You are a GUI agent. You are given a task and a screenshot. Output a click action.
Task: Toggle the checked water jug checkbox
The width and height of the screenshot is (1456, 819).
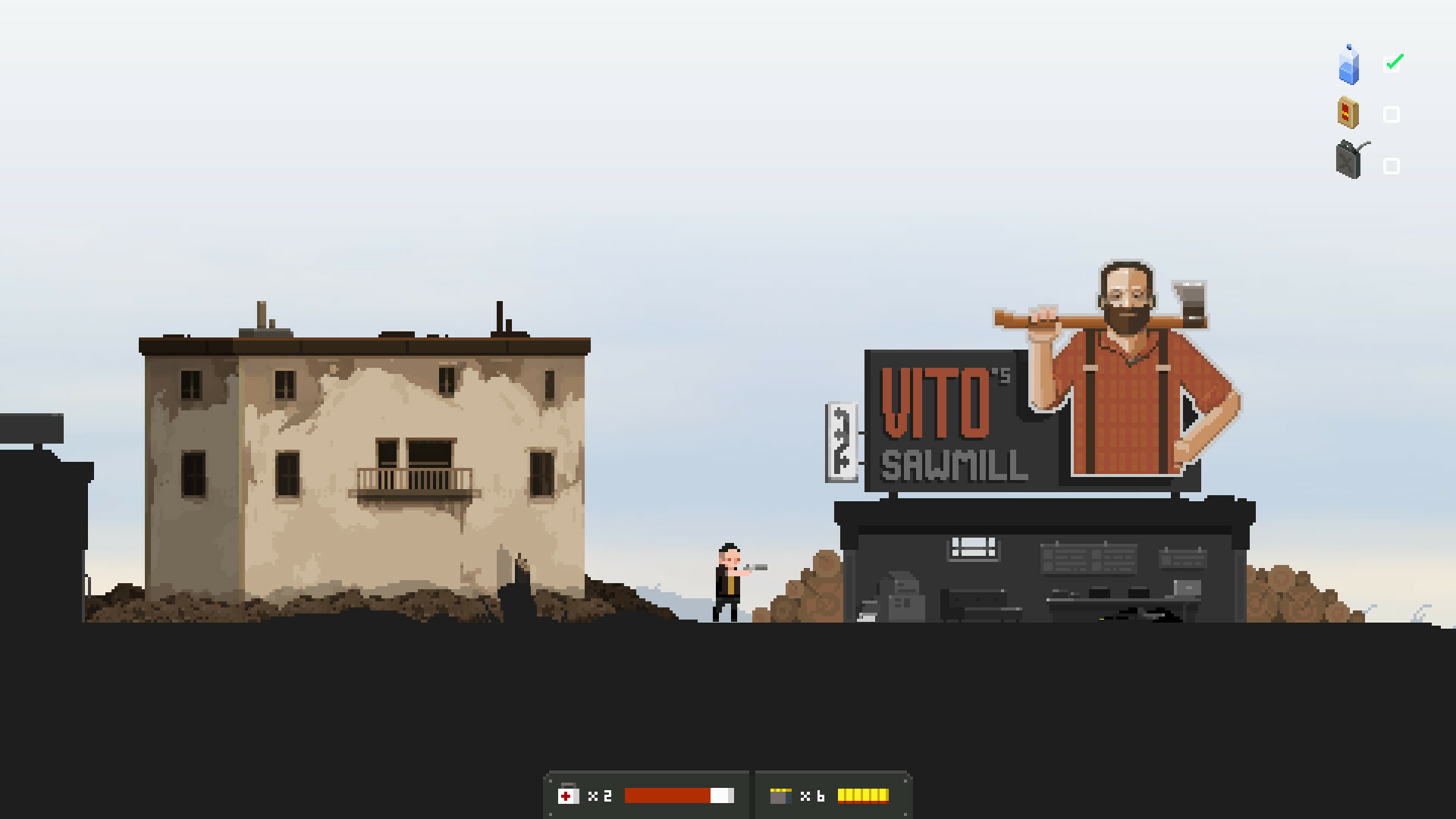coord(1392,62)
